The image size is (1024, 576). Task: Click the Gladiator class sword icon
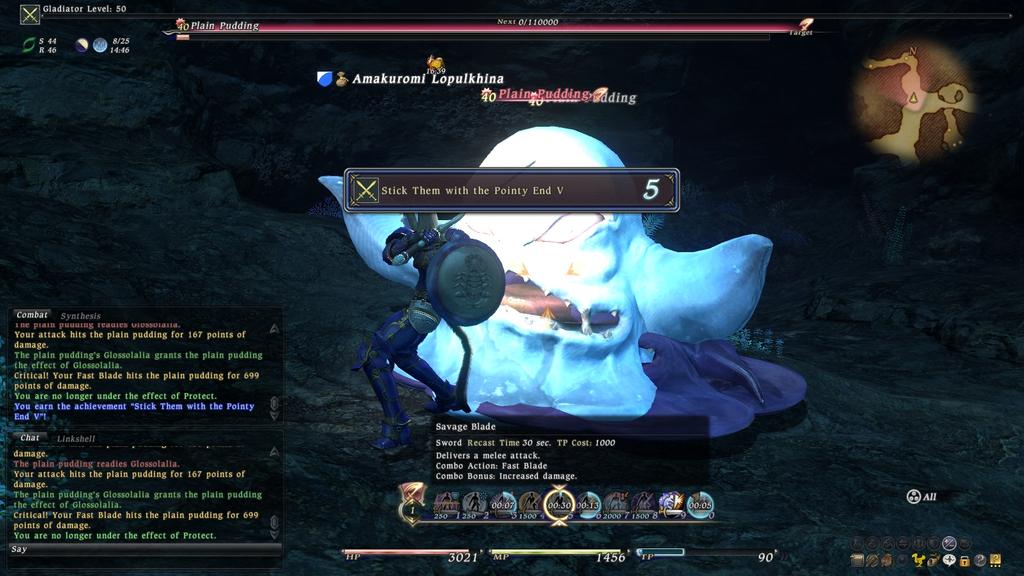[x=30, y=14]
